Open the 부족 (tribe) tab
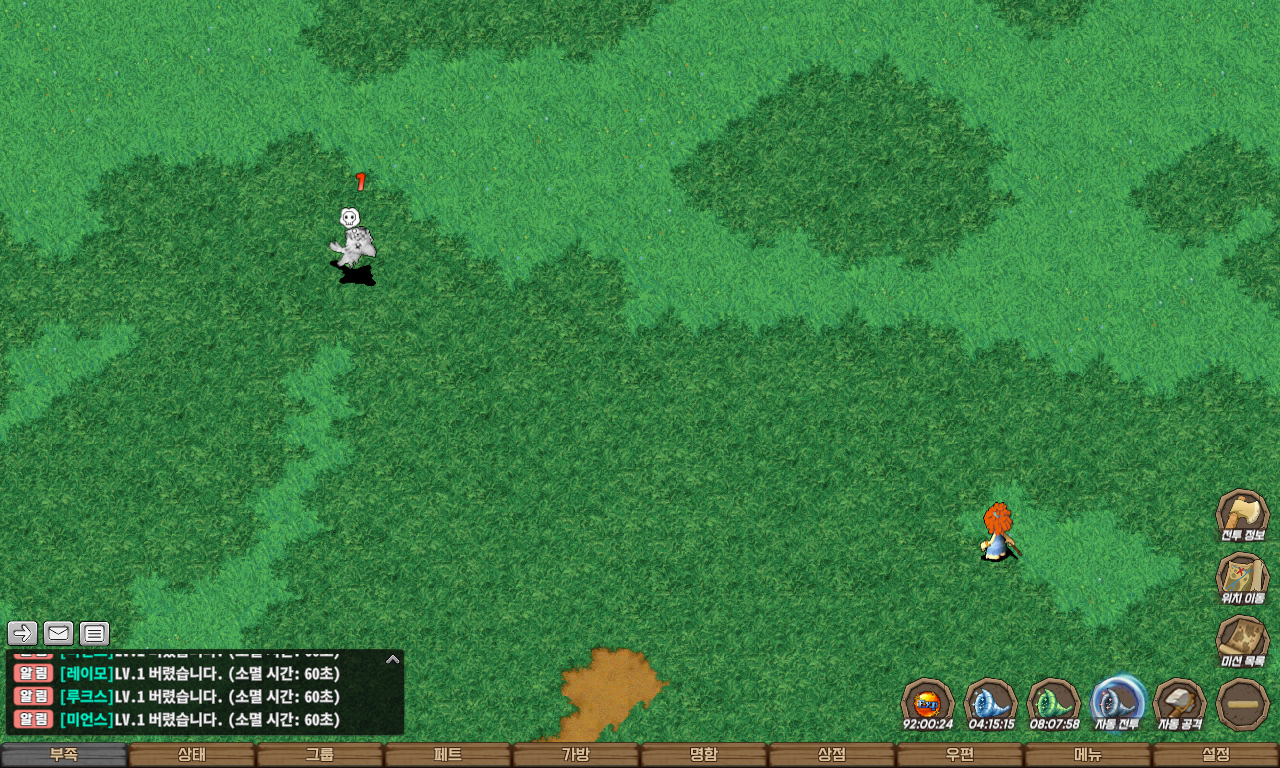 (x=64, y=755)
